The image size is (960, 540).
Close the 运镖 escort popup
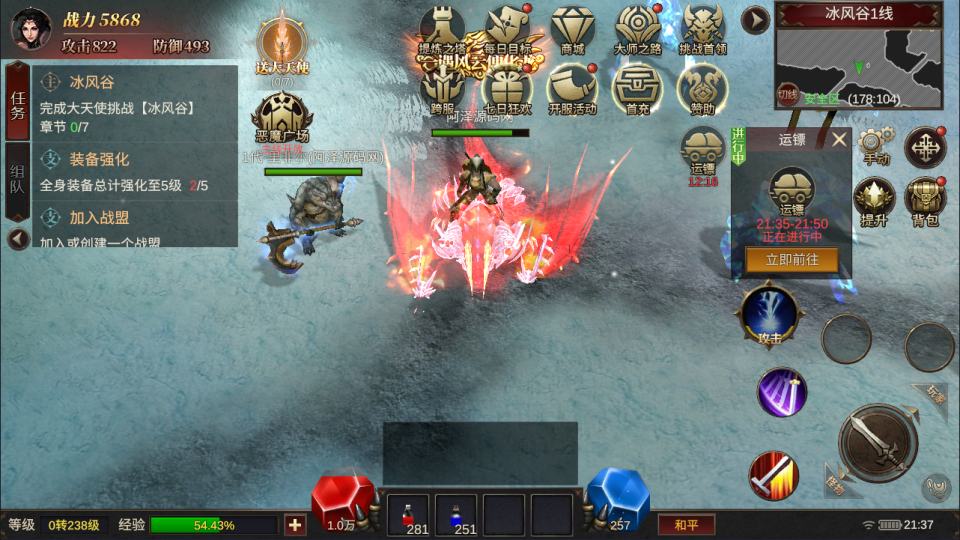839,140
